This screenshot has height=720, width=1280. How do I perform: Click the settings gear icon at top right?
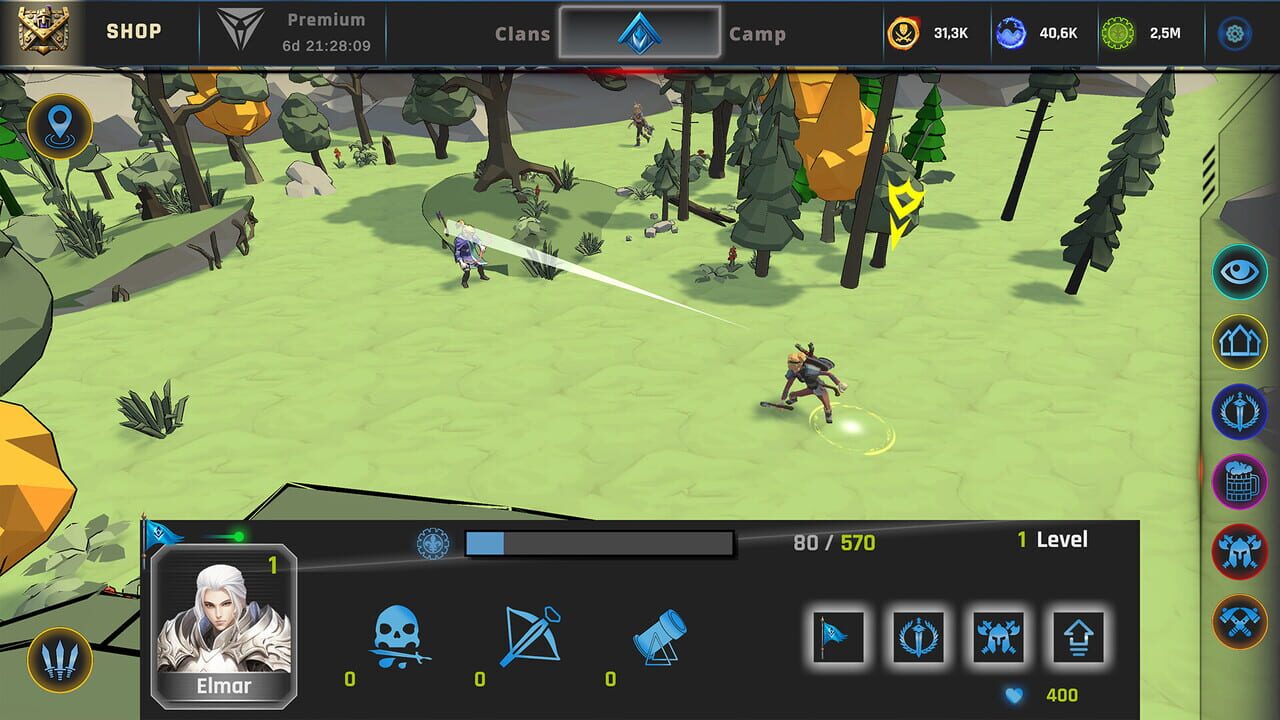[1235, 33]
